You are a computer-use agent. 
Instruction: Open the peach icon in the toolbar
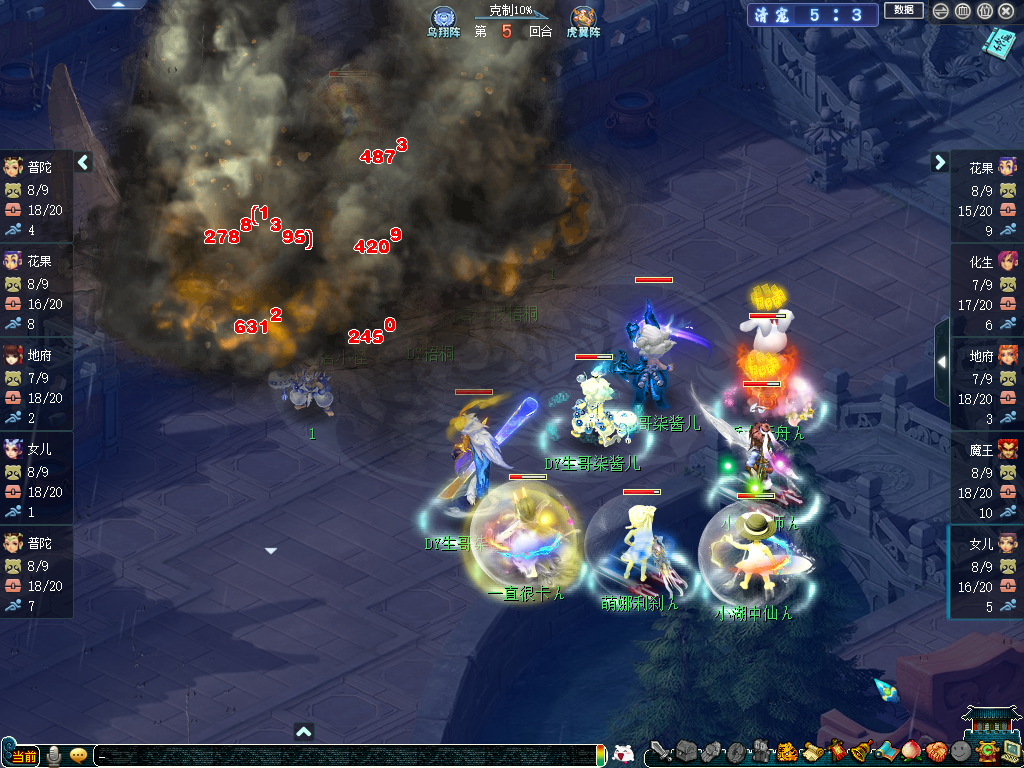pos(911,750)
